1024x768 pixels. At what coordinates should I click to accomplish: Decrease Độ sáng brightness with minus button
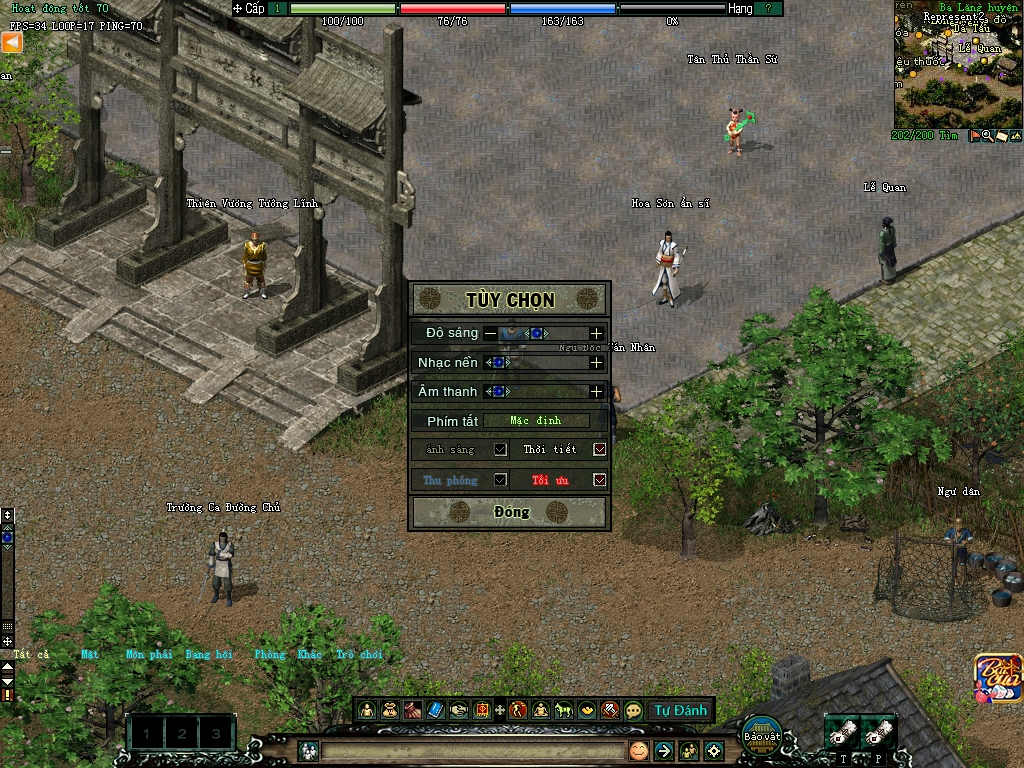tap(490, 333)
